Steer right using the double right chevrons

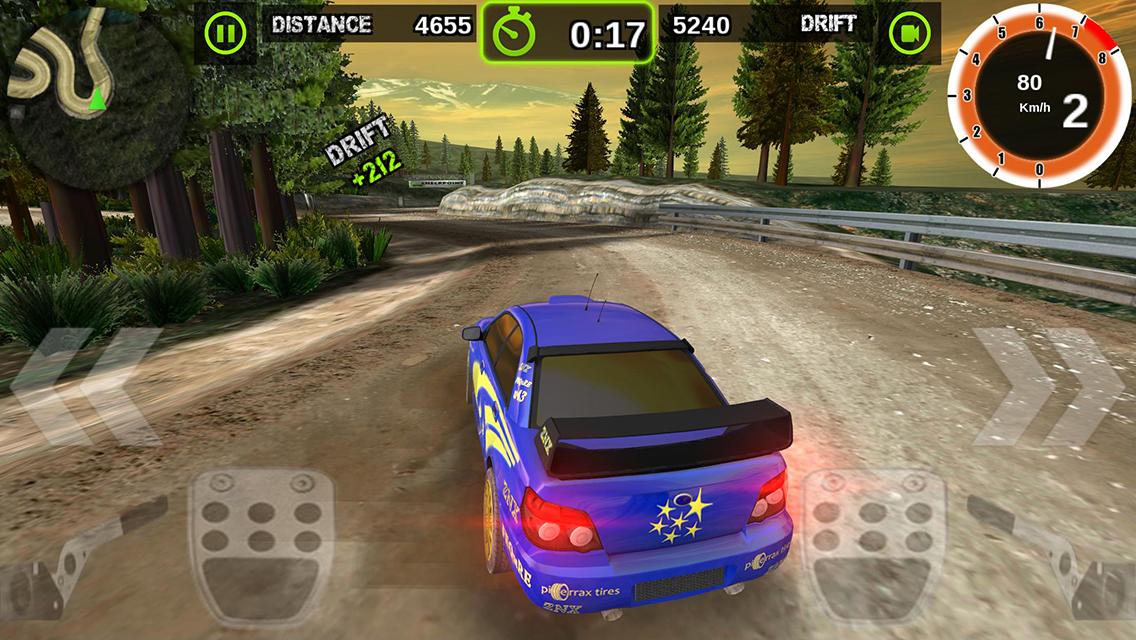[1050, 385]
